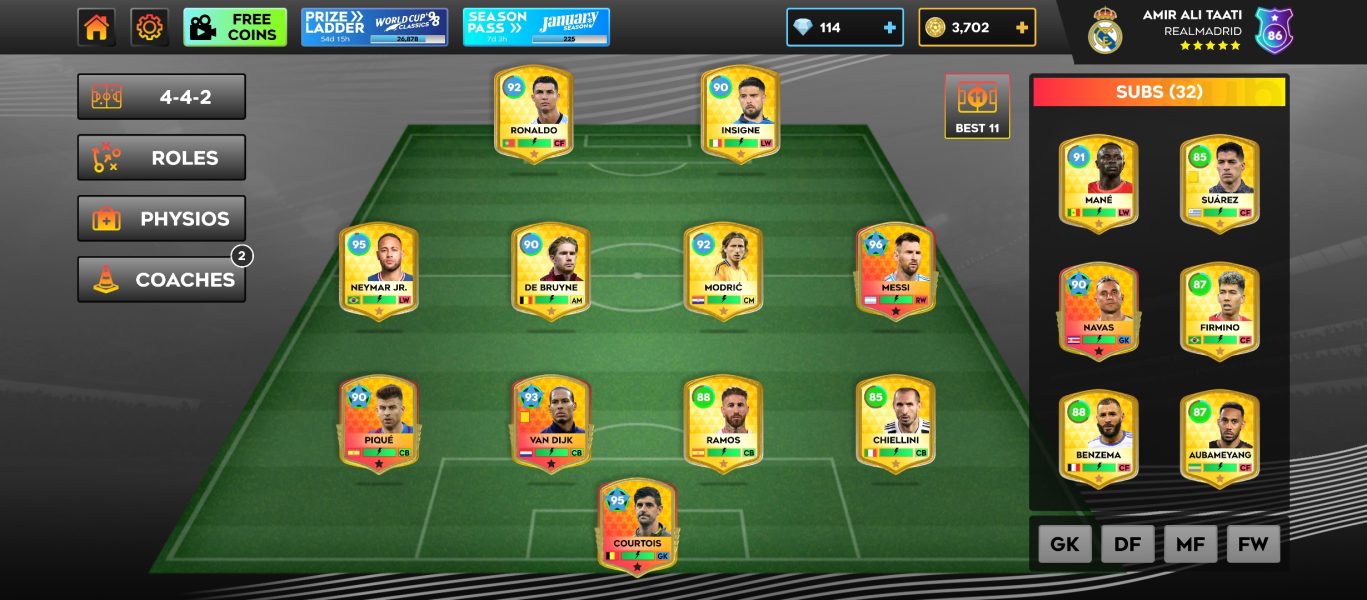This screenshot has height=600, width=1367.
Task: Open the Roles menu
Action: pyautogui.click(x=161, y=158)
